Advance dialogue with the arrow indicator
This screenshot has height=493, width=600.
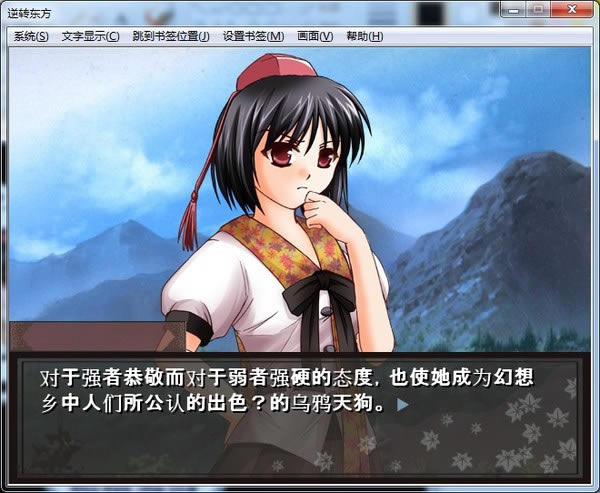coord(402,406)
